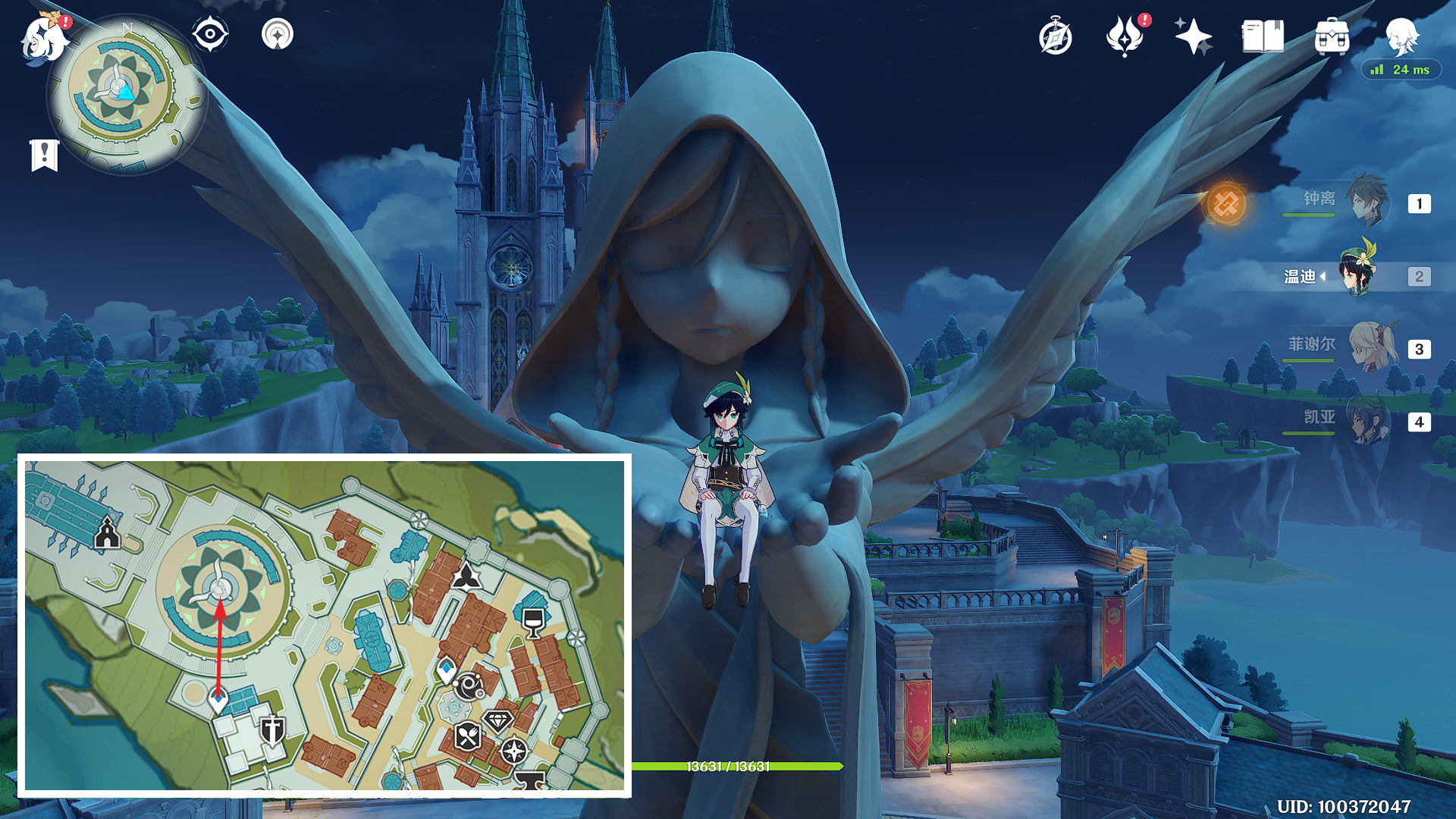This screenshot has height=819, width=1456.
Task: Select the wine glass tavern marker
Action: point(534,622)
